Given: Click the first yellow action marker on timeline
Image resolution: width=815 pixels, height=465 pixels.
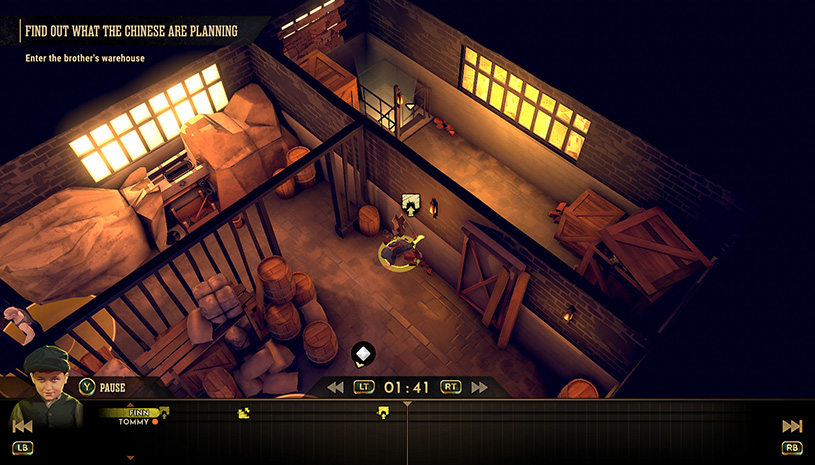Looking at the screenshot, I should click(x=242, y=412).
